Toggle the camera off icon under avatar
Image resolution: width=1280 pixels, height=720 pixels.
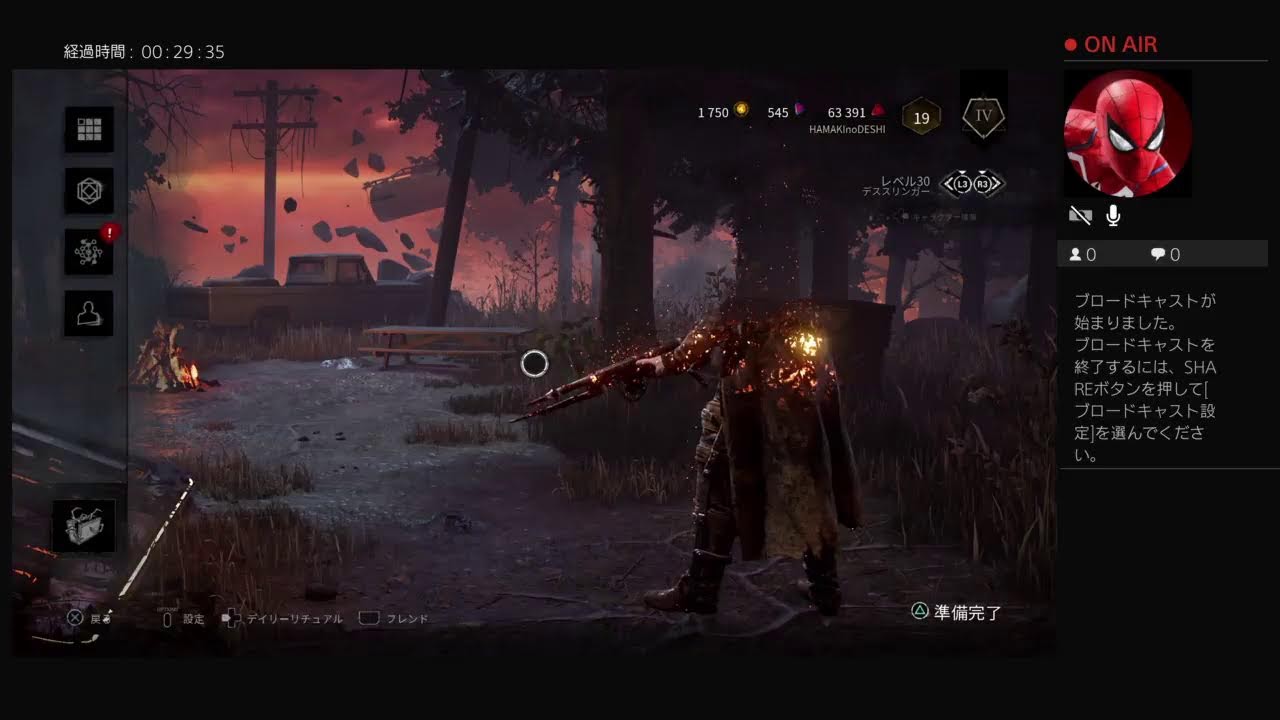[x=1079, y=214]
